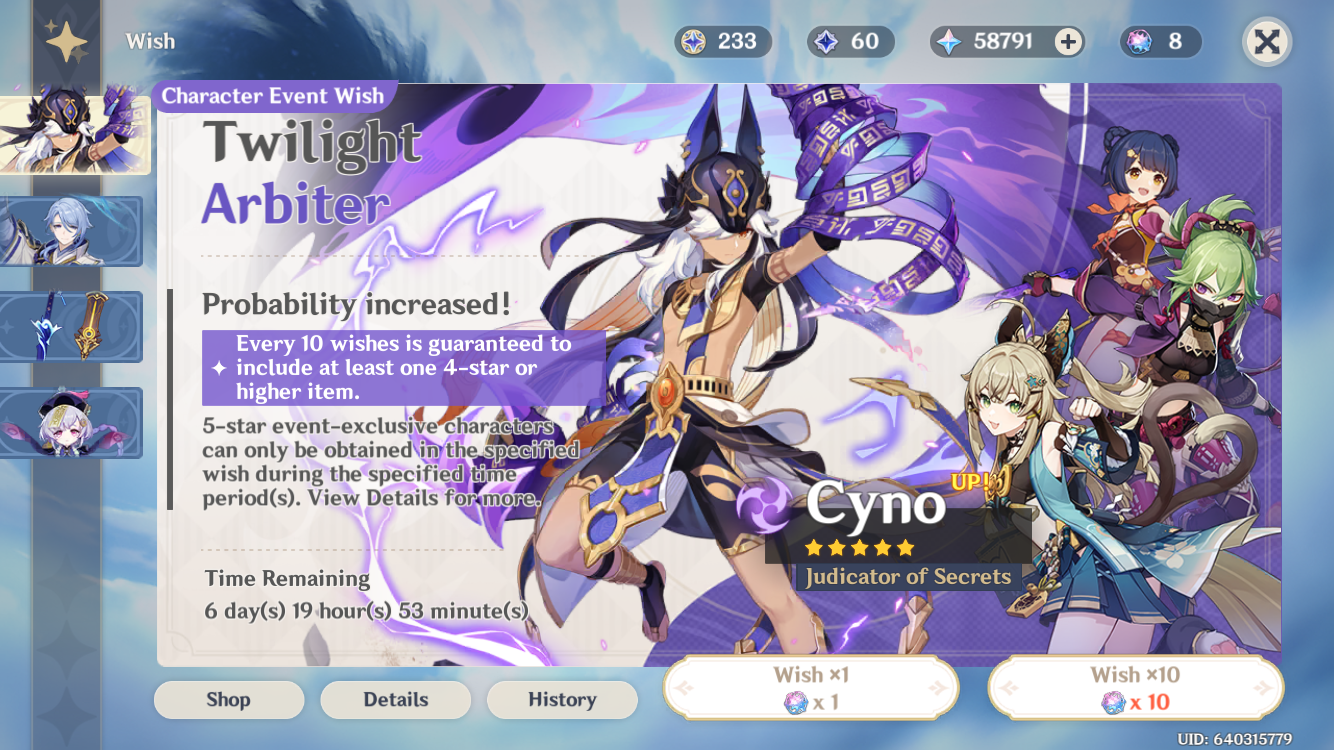Click the Wish ×10 button
The image size is (1334, 750).
click(x=1136, y=688)
